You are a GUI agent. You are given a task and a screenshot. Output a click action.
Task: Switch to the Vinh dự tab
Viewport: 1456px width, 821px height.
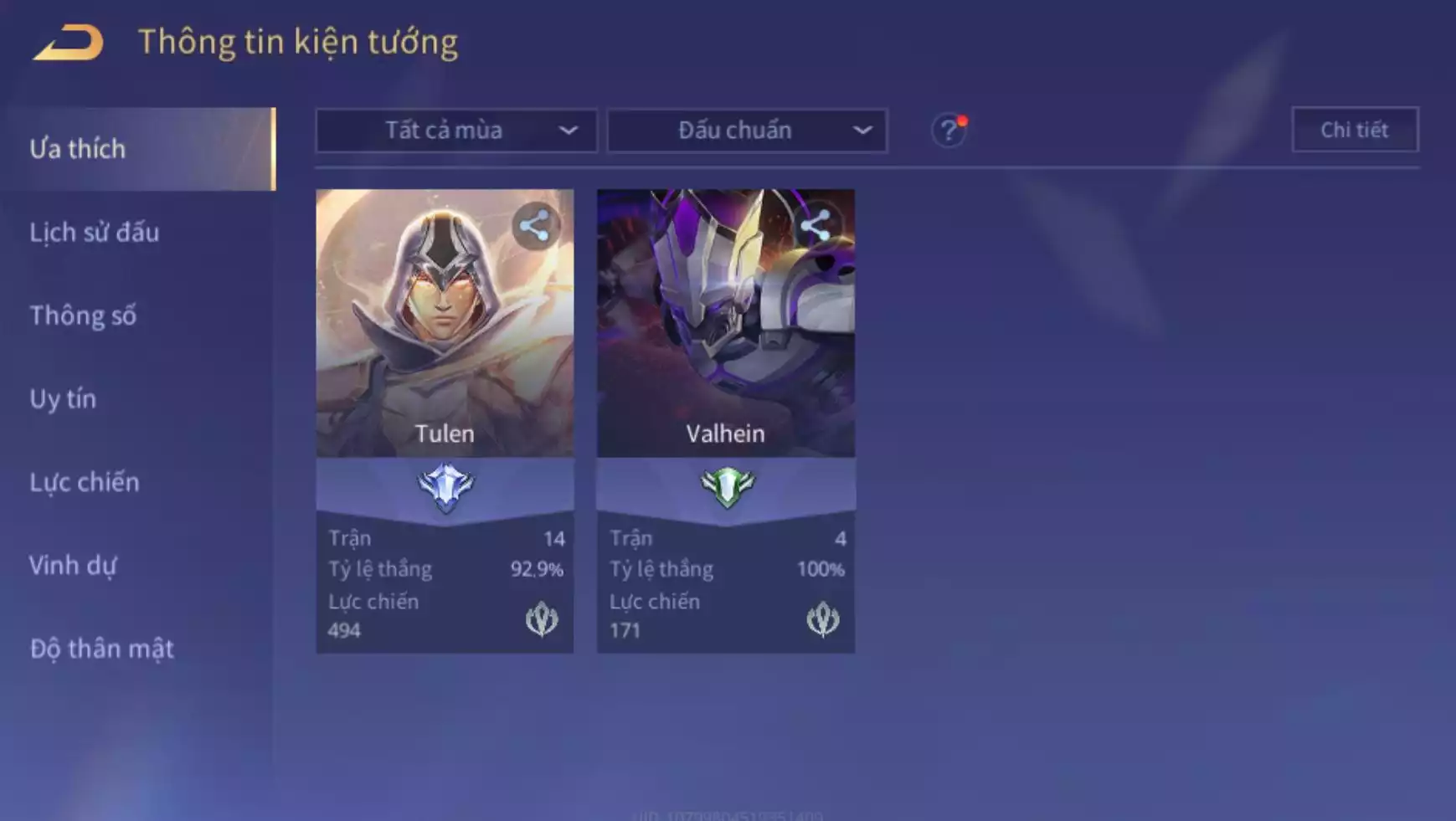click(x=73, y=565)
